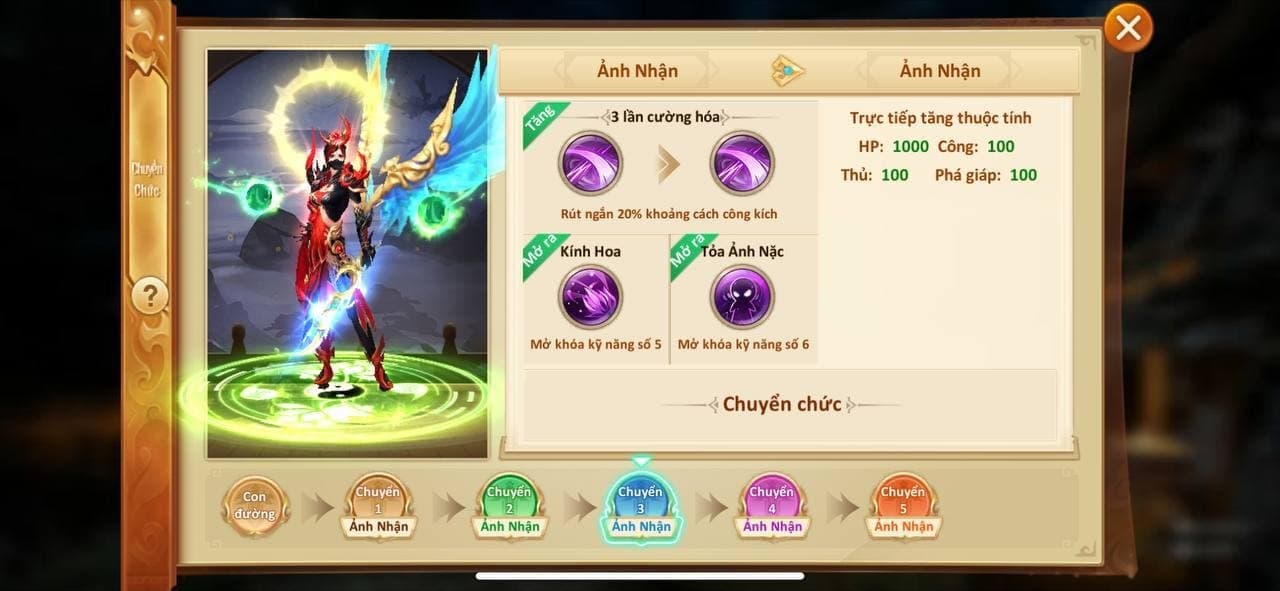Switch to the Chuyển Chức side tab
This screenshot has height=591, width=1280.
[148, 180]
